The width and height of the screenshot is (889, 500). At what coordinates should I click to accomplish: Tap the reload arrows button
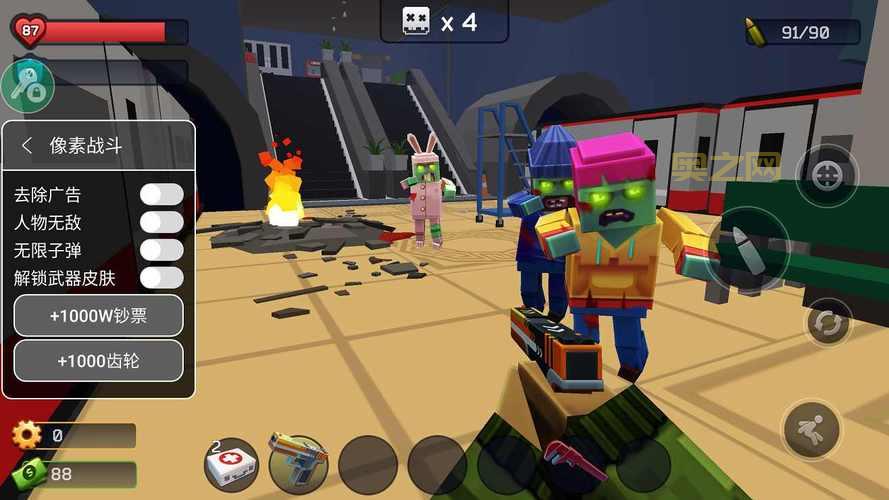point(829,322)
